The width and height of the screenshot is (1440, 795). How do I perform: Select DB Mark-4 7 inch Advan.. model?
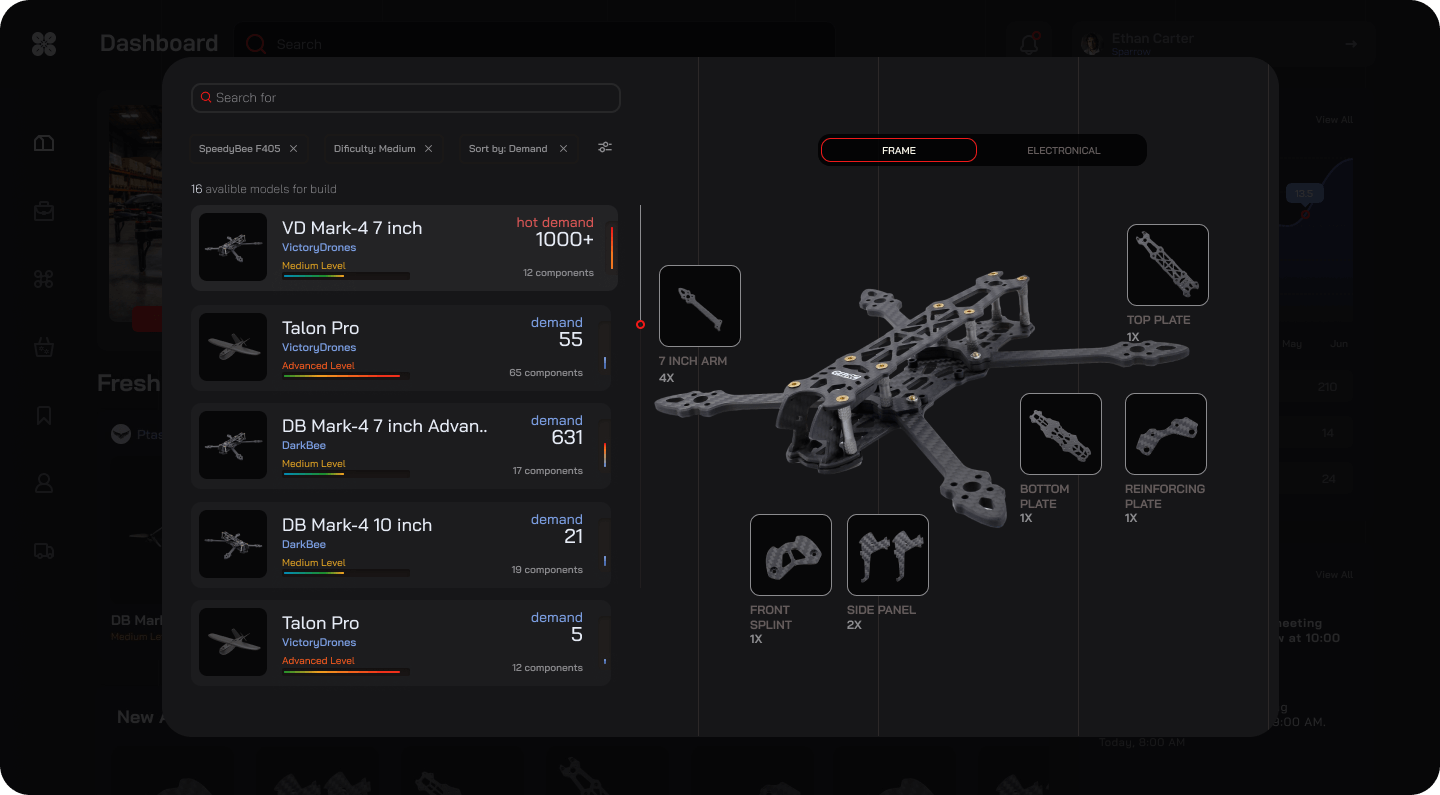point(400,445)
